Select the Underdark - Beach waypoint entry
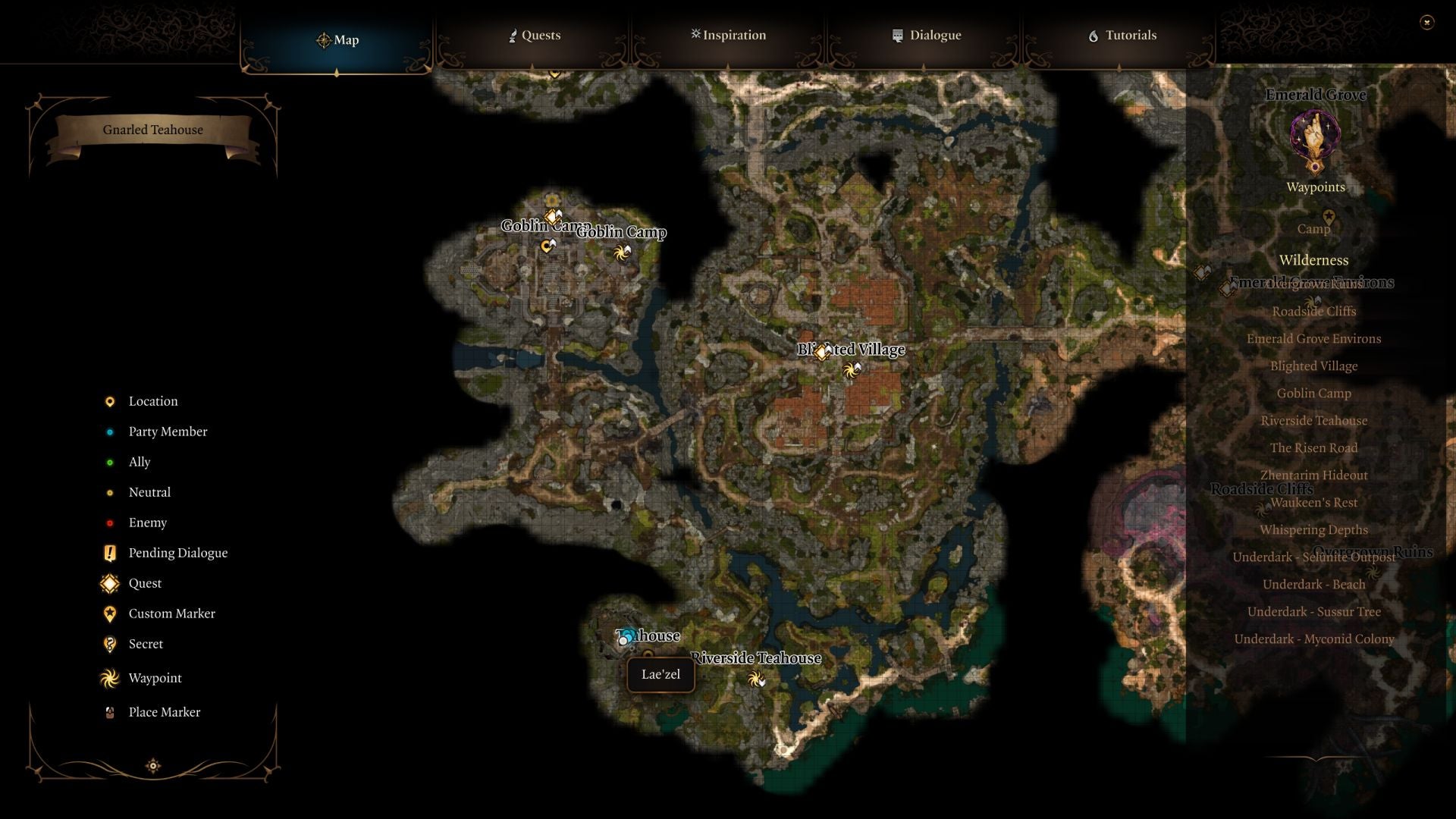The image size is (1456, 819). coord(1313,584)
